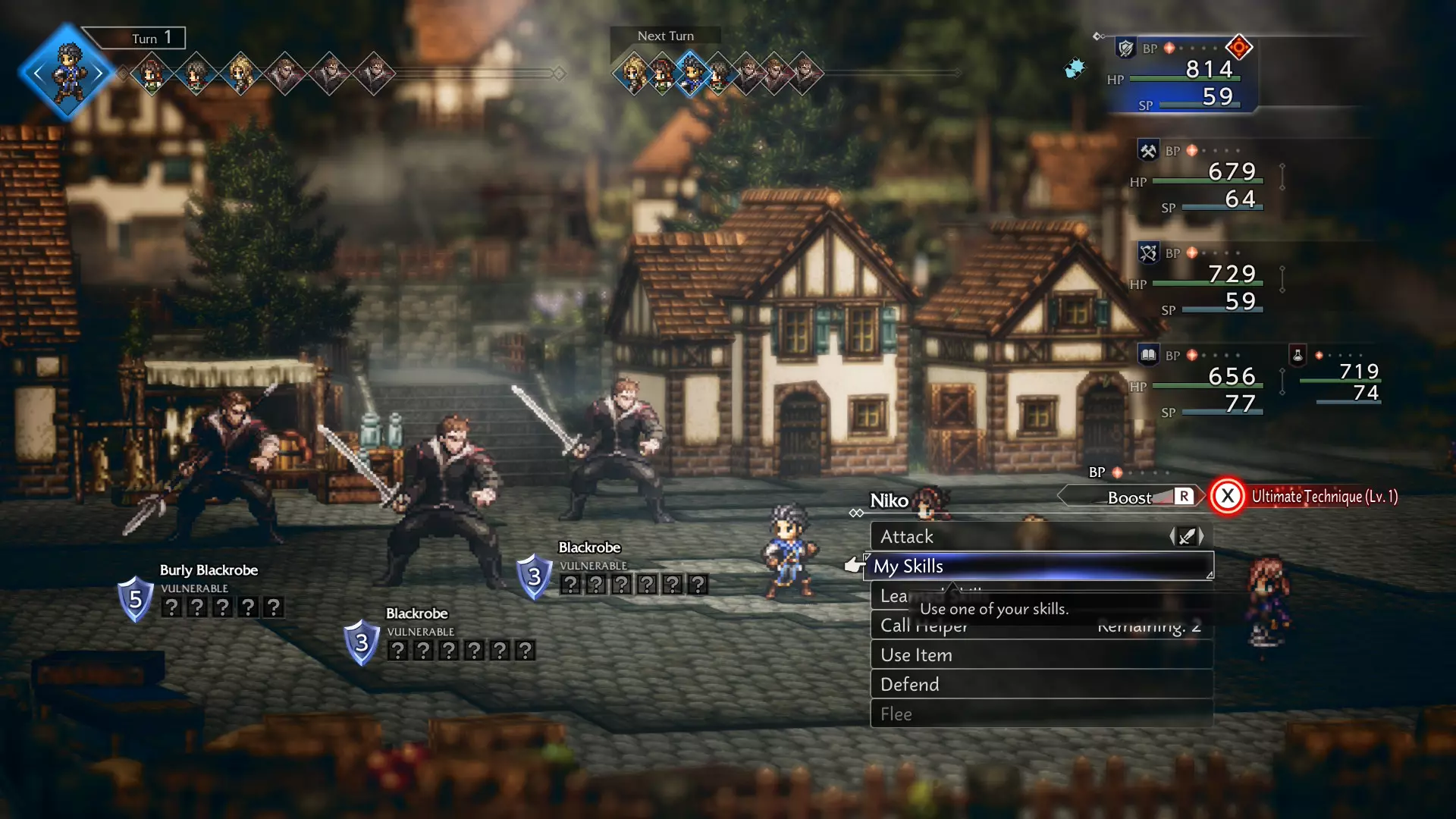Switch weapon using the Attack sword icon

click(1187, 537)
